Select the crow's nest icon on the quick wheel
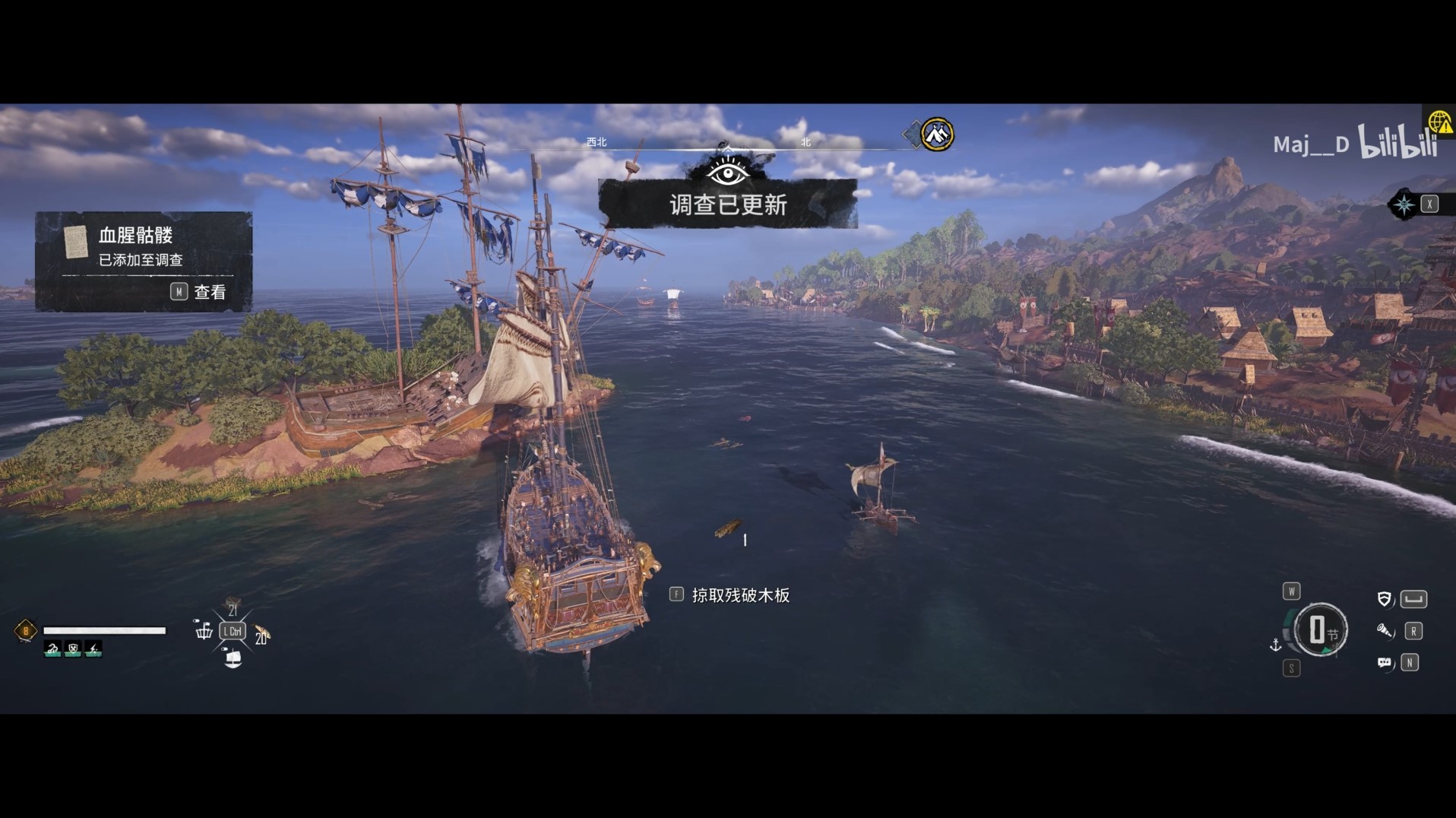1456x818 pixels. [x=204, y=630]
